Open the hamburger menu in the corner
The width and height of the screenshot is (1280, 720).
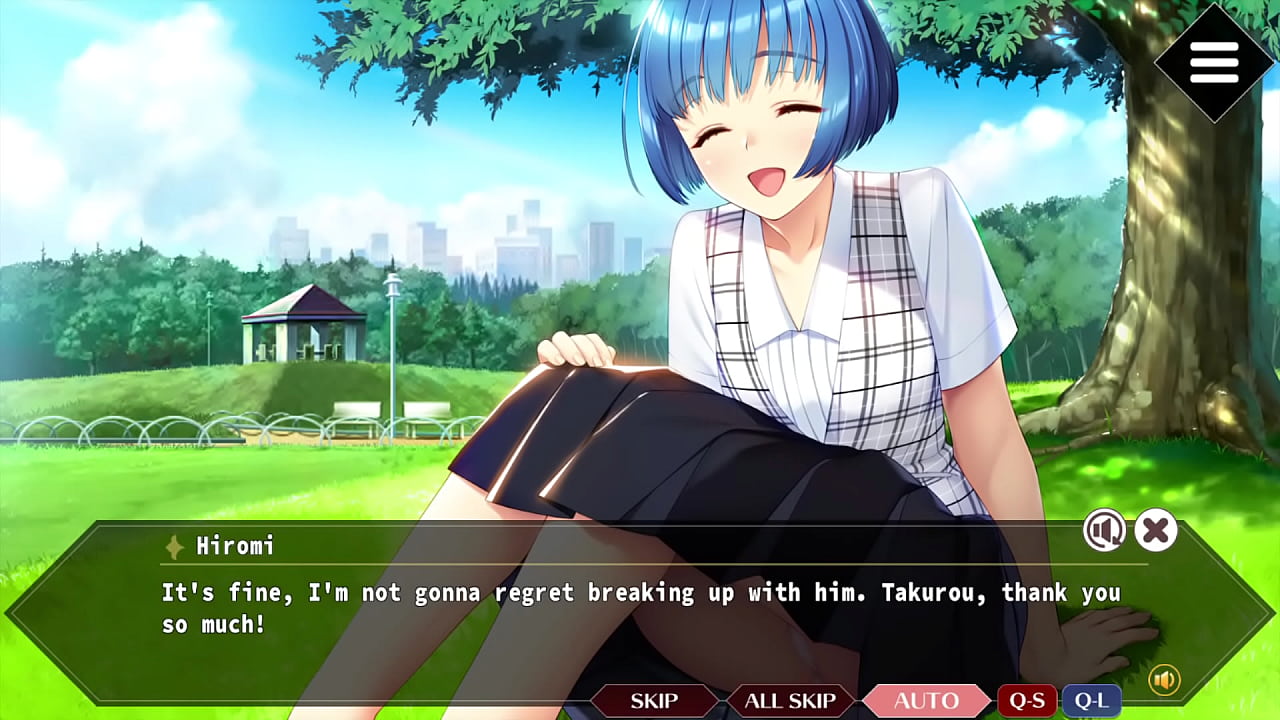click(1214, 62)
